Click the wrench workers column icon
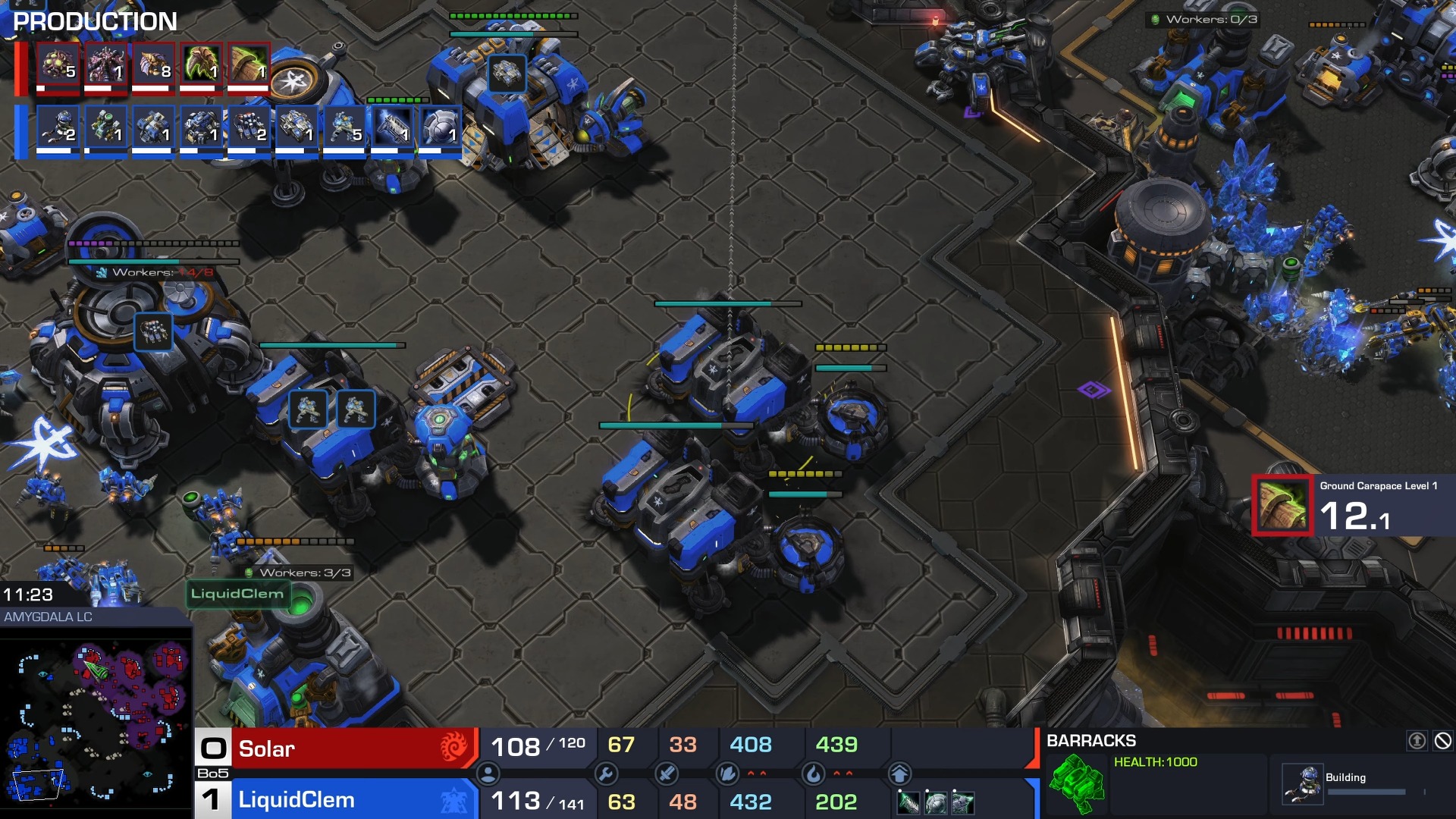This screenshot has width=1456, height=819. [606, 773]
